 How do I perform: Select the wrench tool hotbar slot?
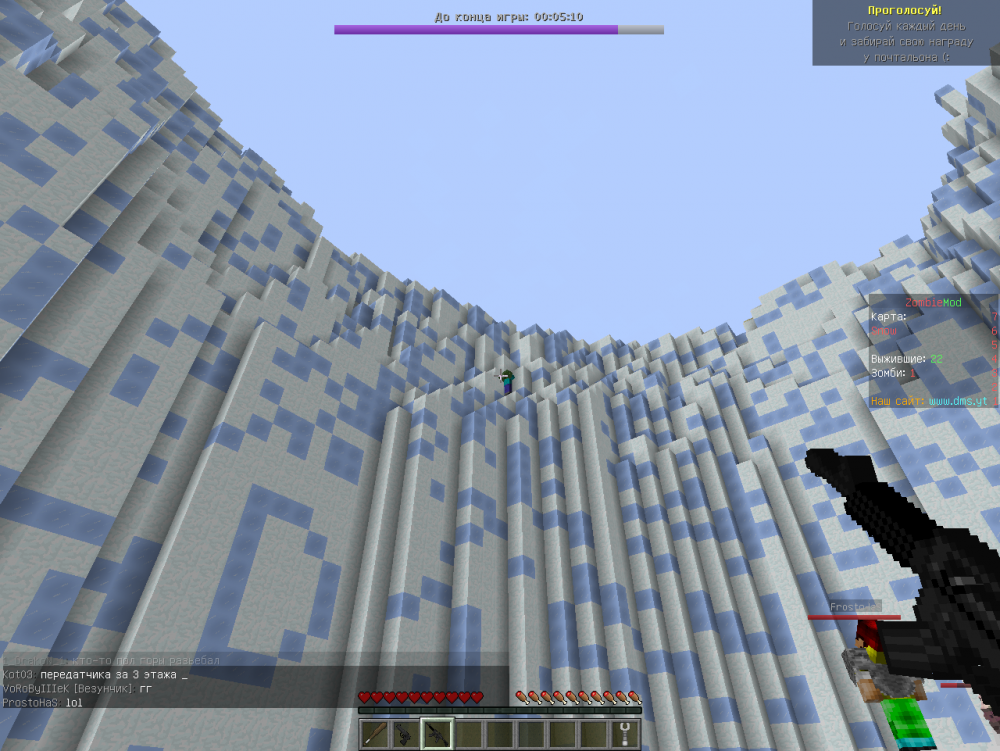(x=626, y=734)
